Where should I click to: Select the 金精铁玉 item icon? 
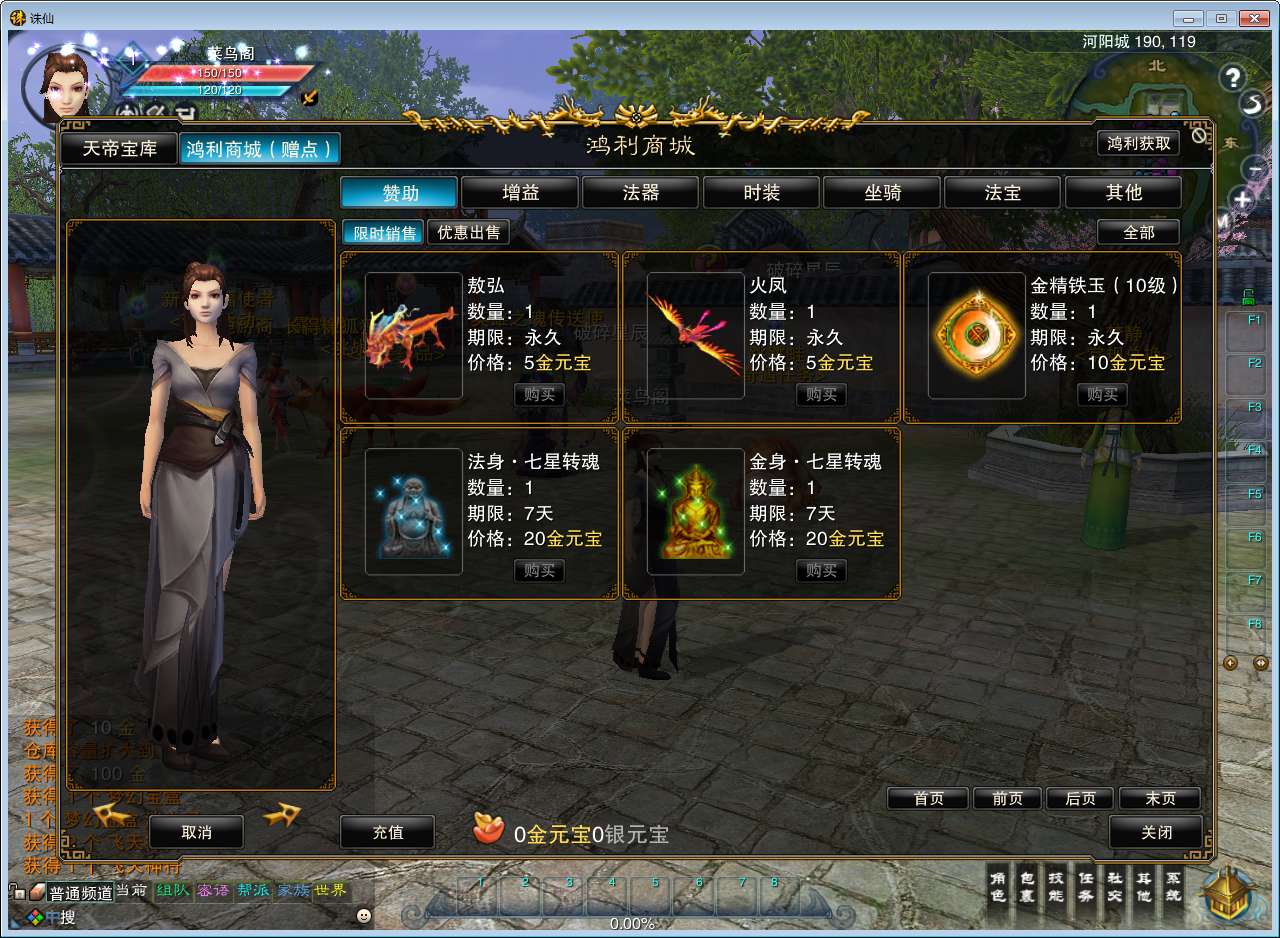pos(976,336)
